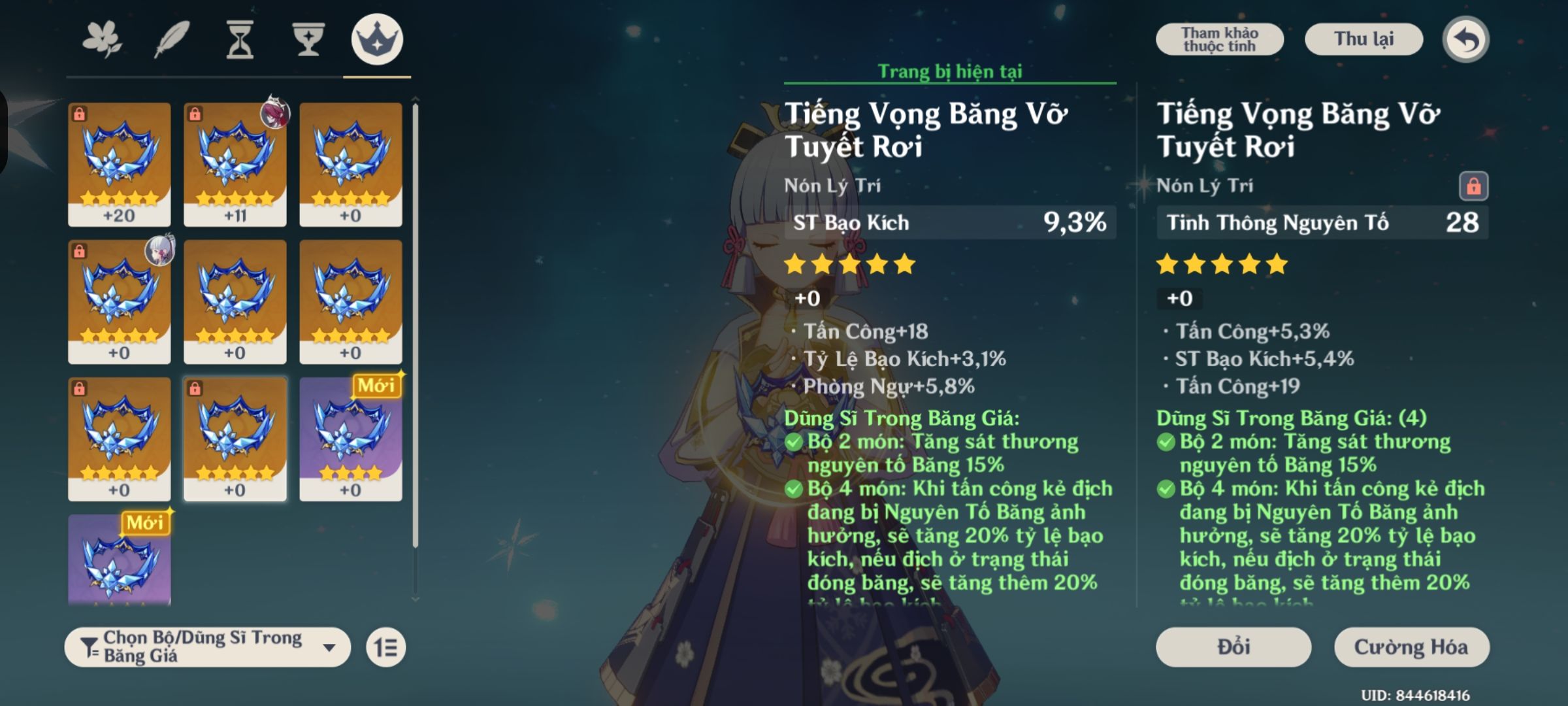The width and height of the screenshot is (1568, 706).
Task: Click the Đổi button
Action: pos(1233,647)
